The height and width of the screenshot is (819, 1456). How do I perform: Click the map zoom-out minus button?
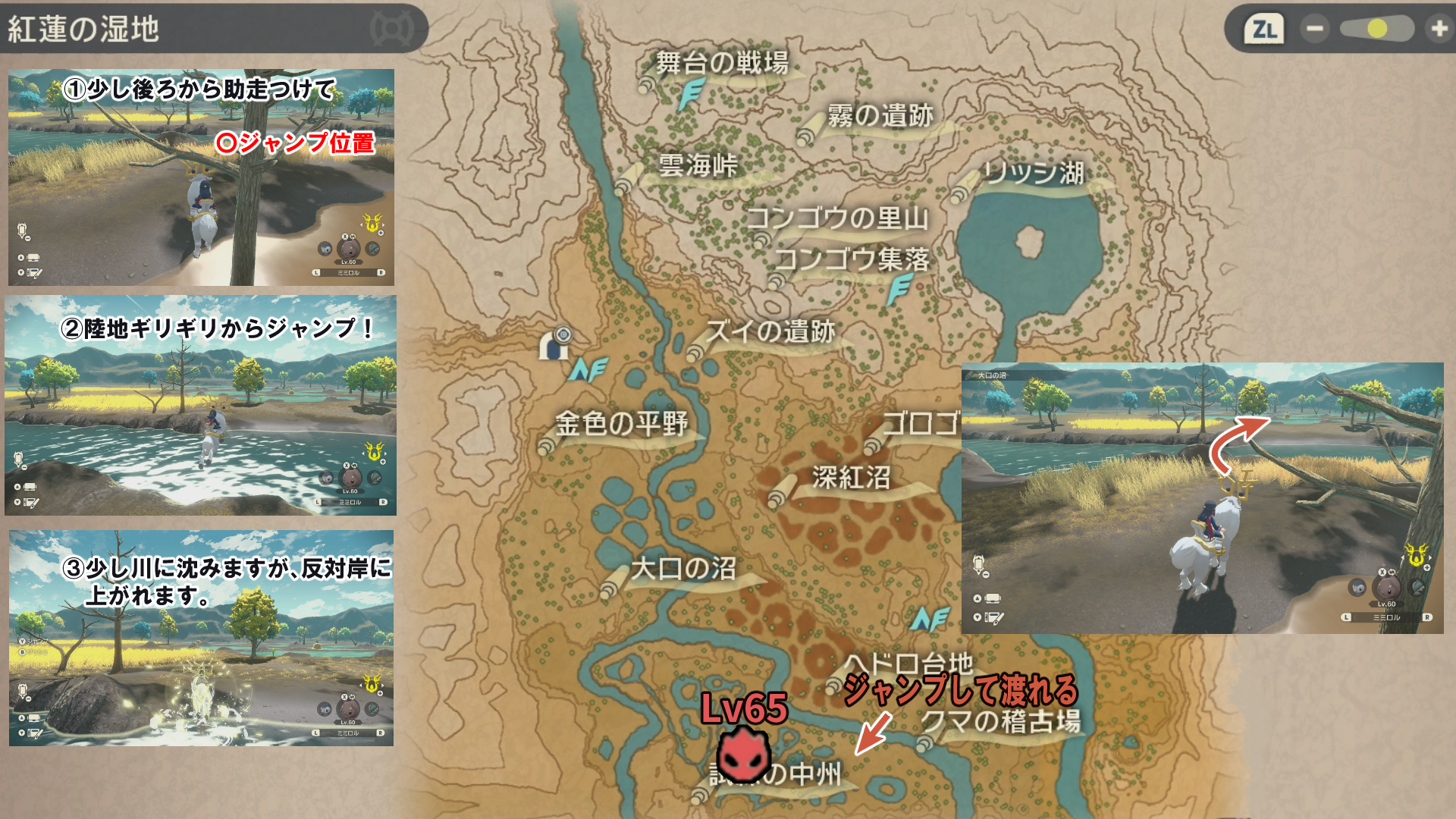(x=1314, y=29)
